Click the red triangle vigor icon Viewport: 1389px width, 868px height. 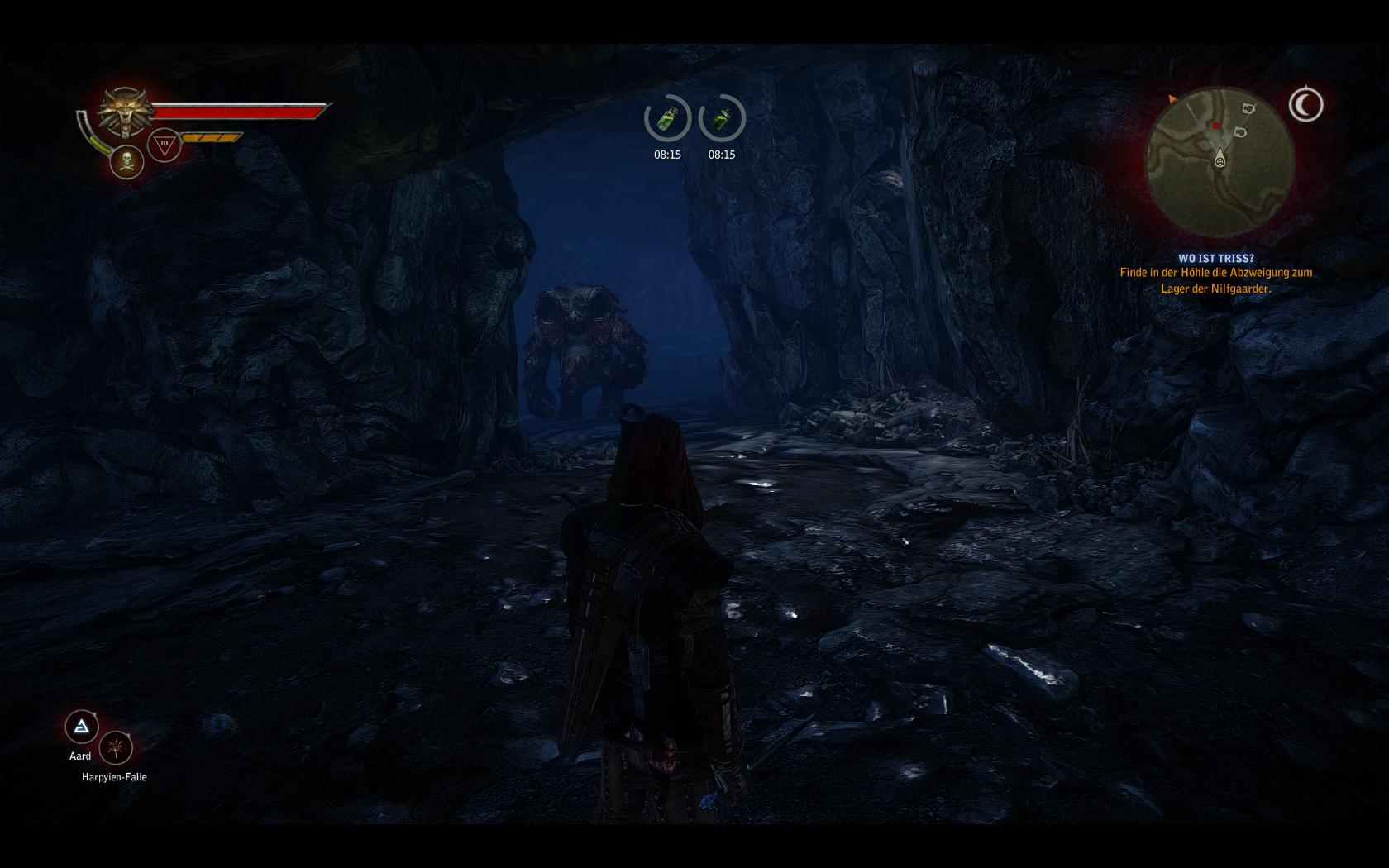pyautogui.click(x=164, y=145)
